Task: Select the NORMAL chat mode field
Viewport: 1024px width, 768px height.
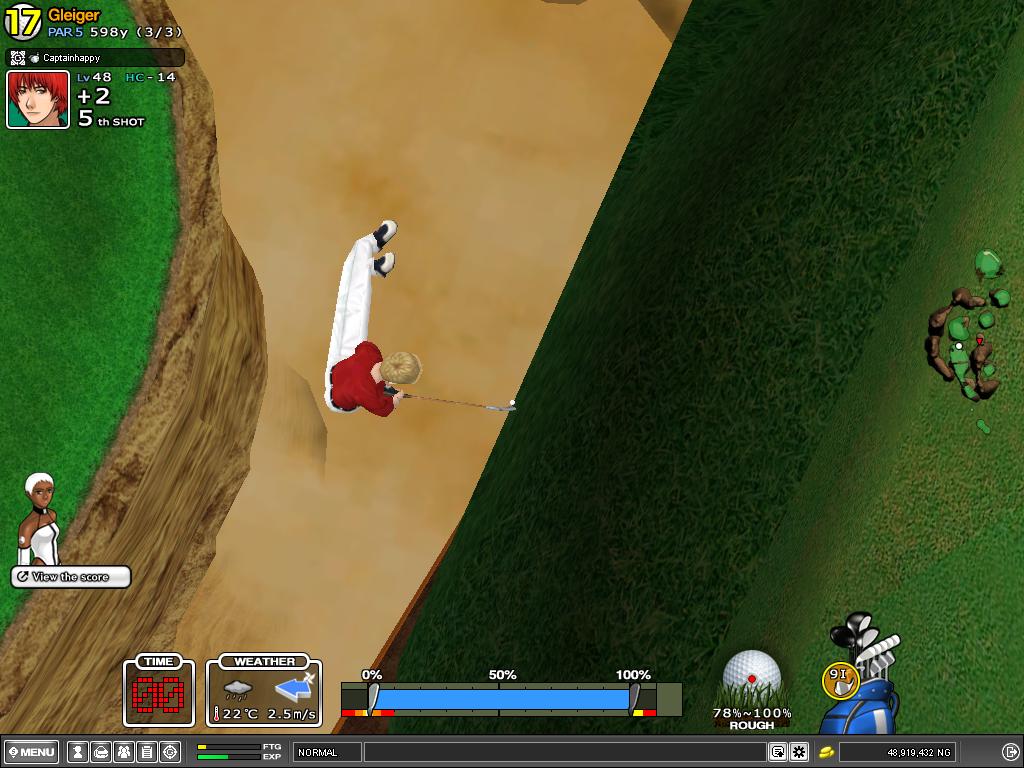Action: (327, 752)
